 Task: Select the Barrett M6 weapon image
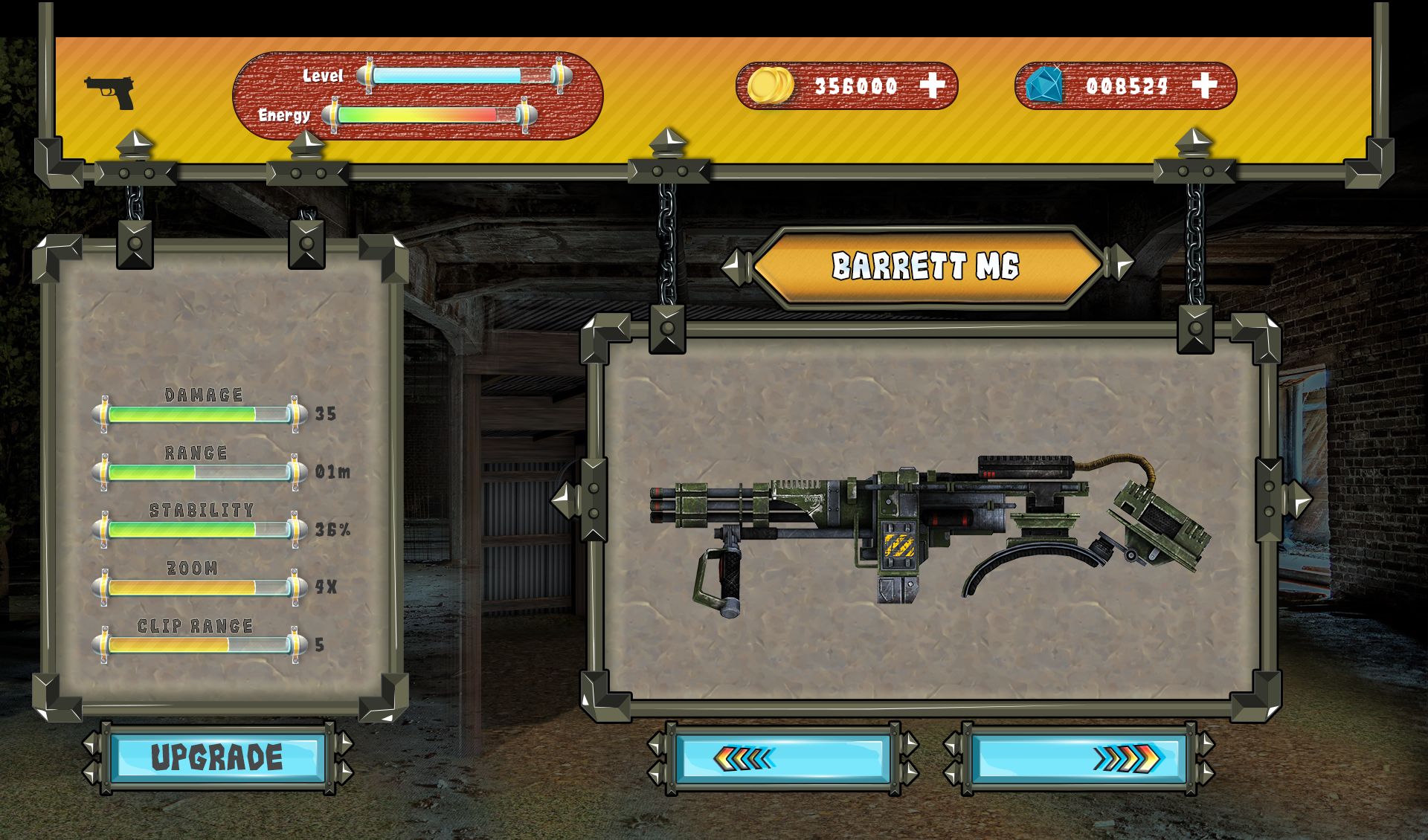pyautogui.click(x=930, y=532)
